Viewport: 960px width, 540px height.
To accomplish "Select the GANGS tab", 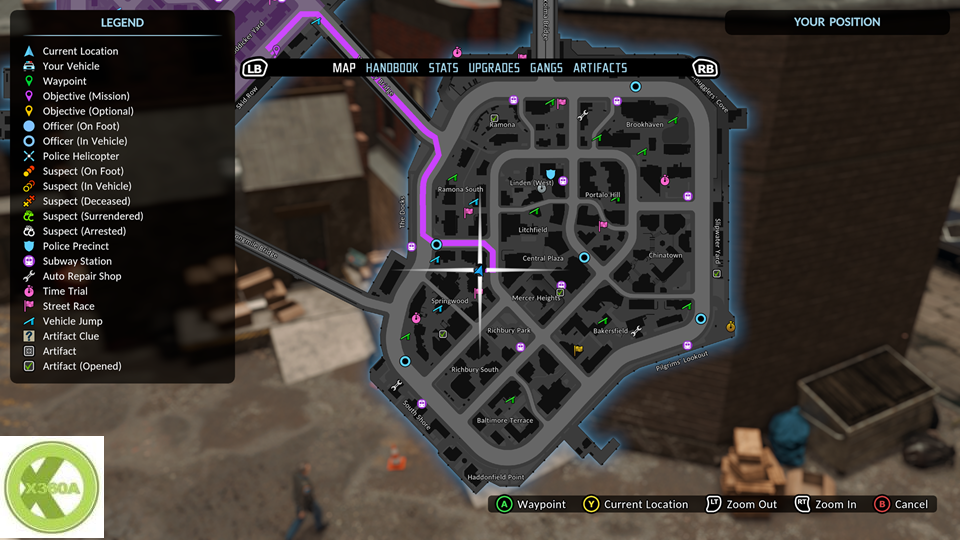I will point(546,68).
